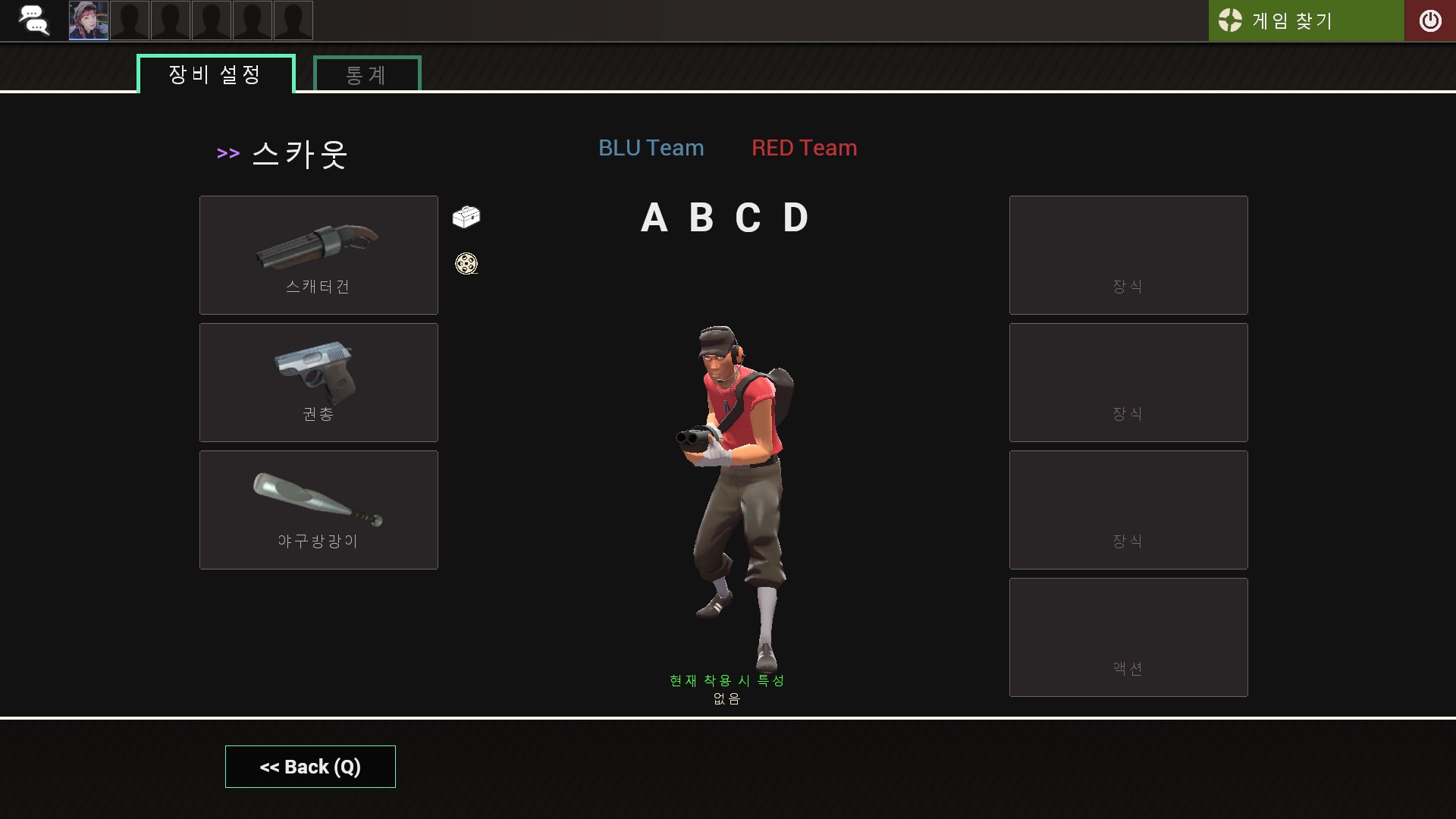Choose loadout preset C
The image size is (1456, 819).
pyautogui.click(x=748, y=218)
